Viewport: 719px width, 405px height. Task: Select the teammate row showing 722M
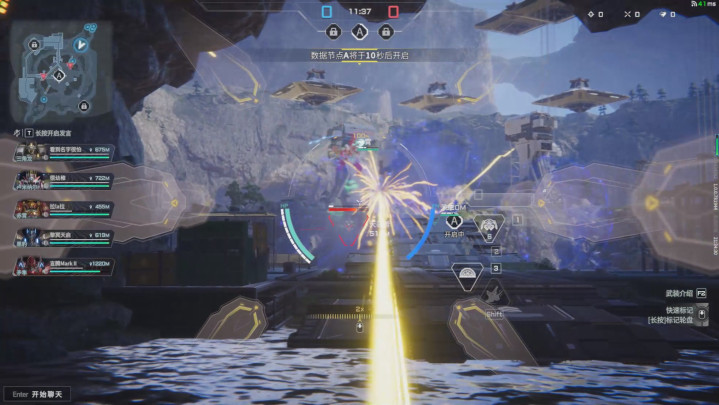point(62,178)
